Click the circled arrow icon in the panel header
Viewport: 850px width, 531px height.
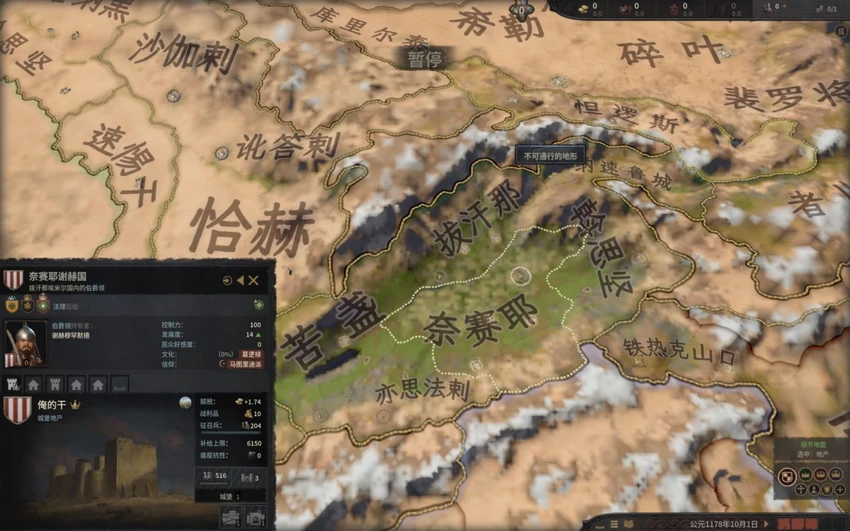click(227, 281)
